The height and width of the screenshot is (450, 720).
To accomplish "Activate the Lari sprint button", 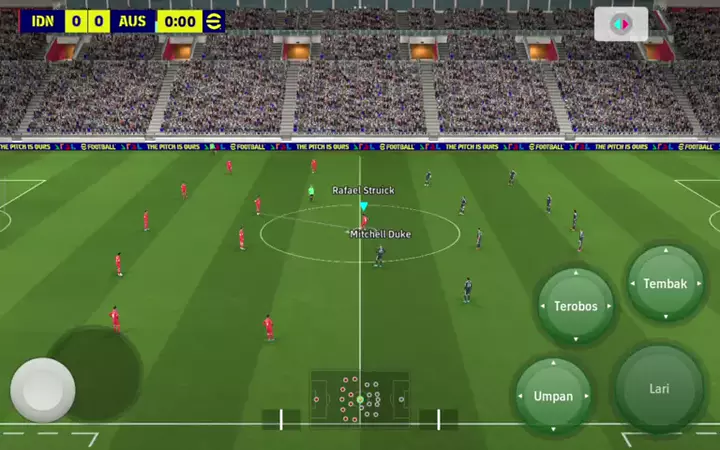I will point(659,389).
